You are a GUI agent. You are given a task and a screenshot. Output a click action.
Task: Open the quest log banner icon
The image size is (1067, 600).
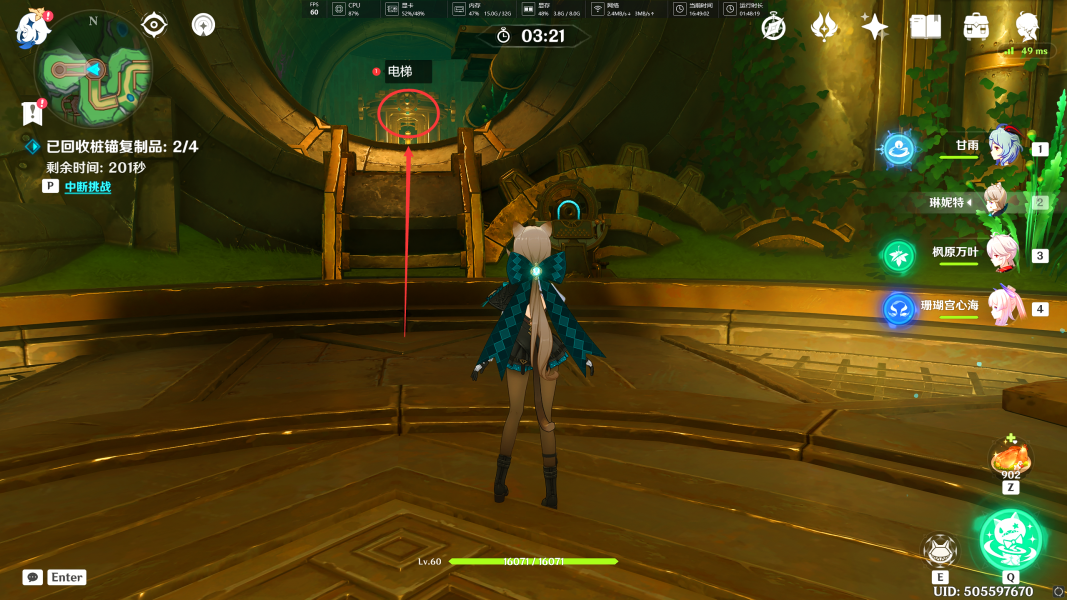[32, 112]
